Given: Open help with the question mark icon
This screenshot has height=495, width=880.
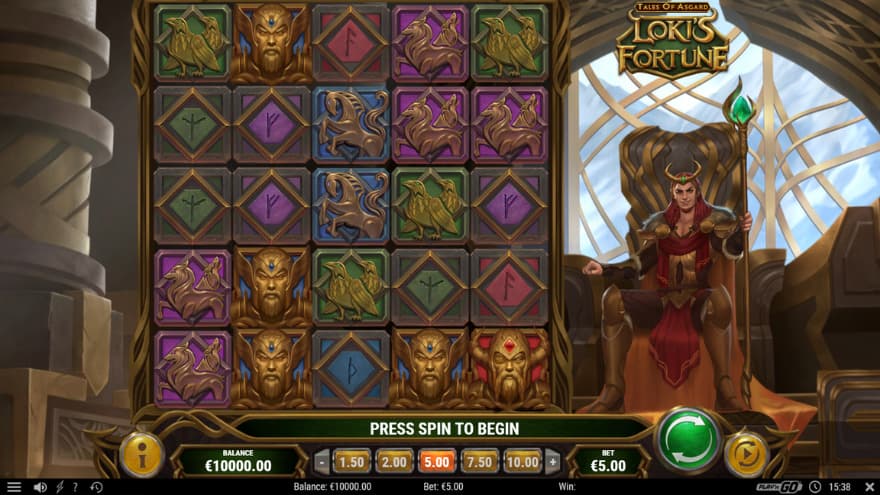Looking at the screenshot, I should pos(75,487).
